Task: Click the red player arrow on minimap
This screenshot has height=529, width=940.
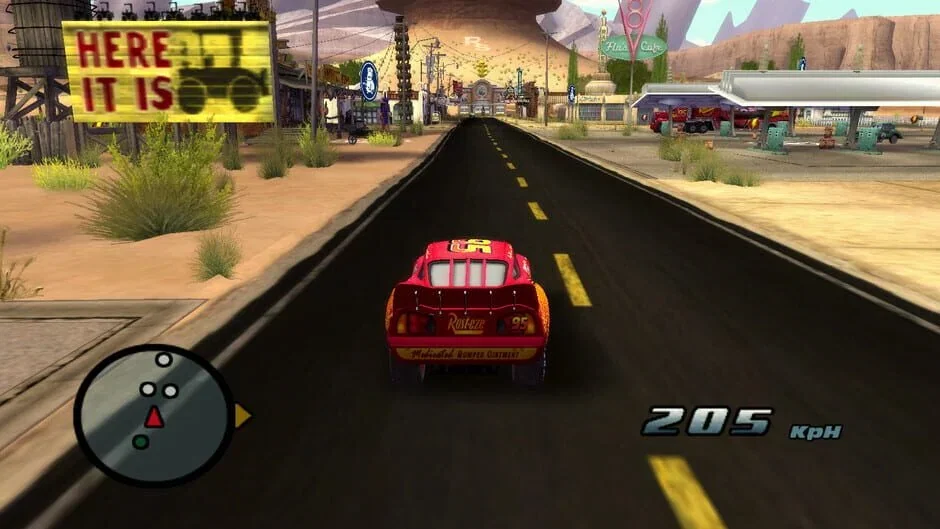Action: (153, 418)
